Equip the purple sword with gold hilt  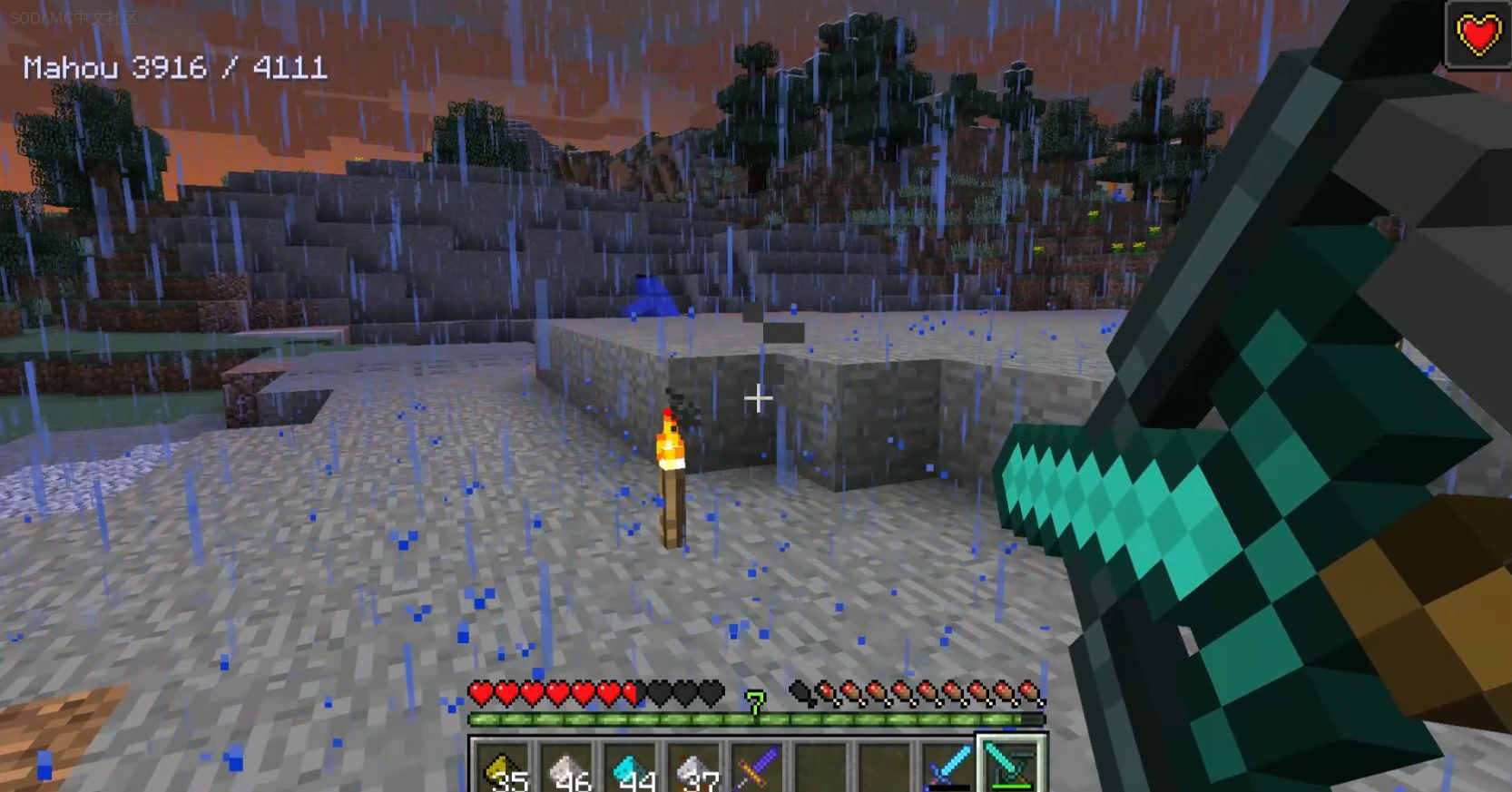(759, 768)
